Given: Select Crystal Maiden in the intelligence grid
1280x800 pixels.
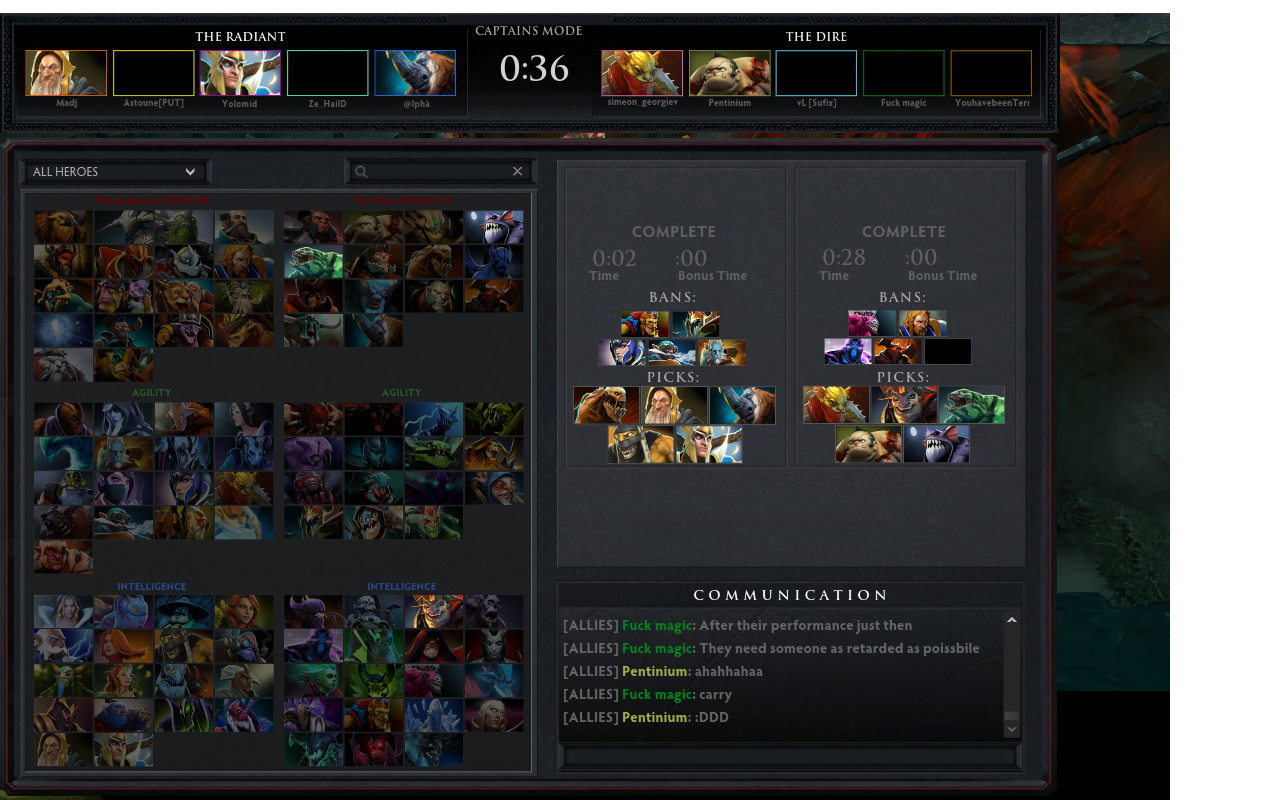Looking at the screenshot, I should coord(63,612).
